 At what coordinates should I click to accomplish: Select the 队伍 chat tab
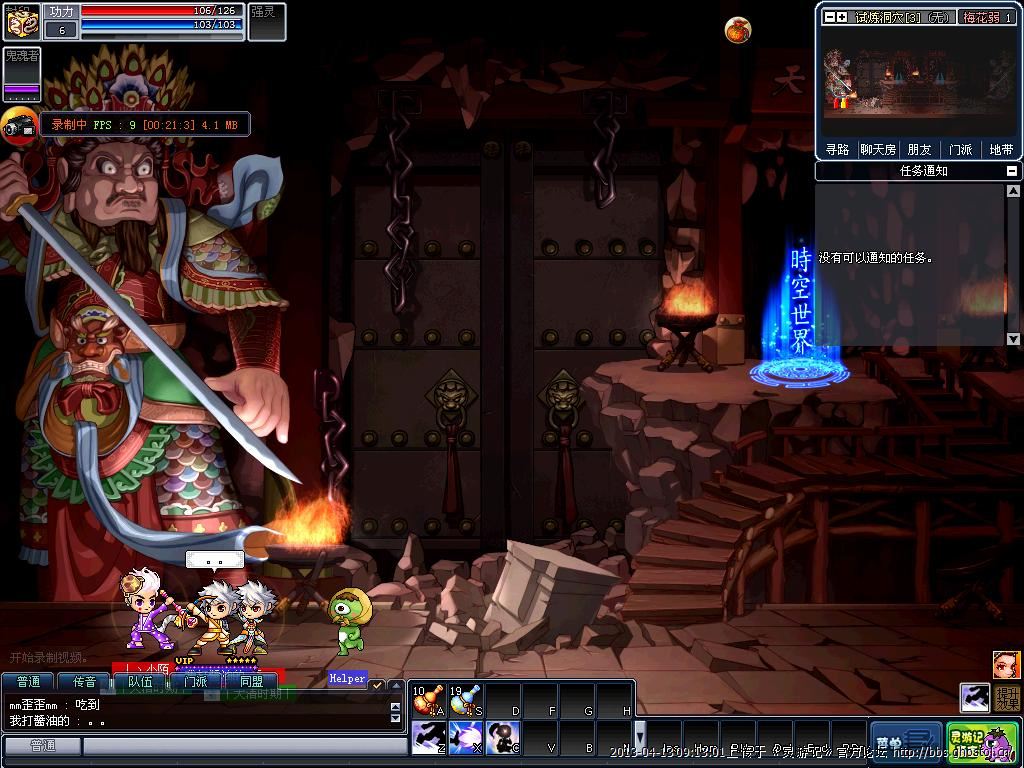point(140,682)
